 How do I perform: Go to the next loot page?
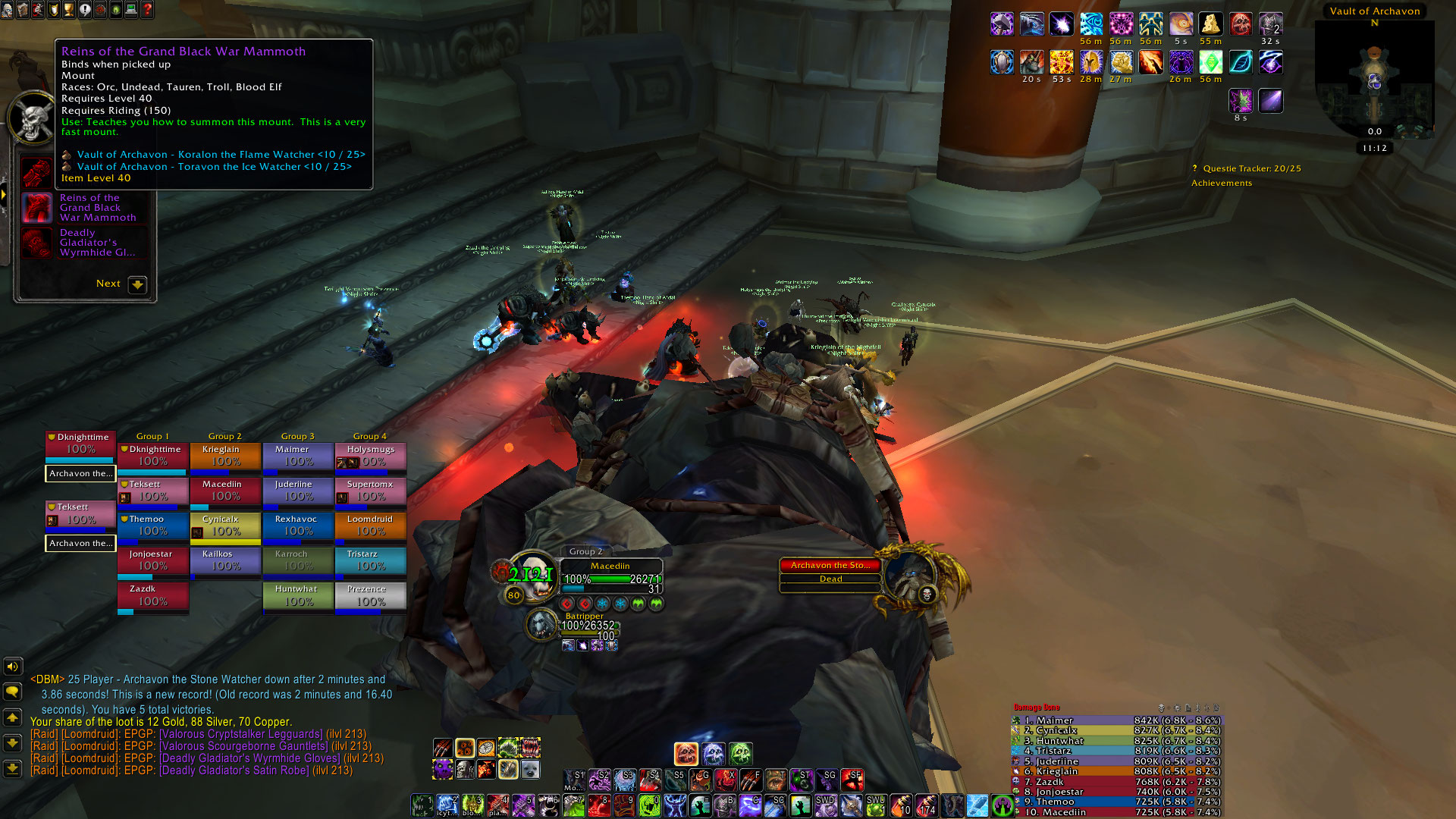click(136, 284)
